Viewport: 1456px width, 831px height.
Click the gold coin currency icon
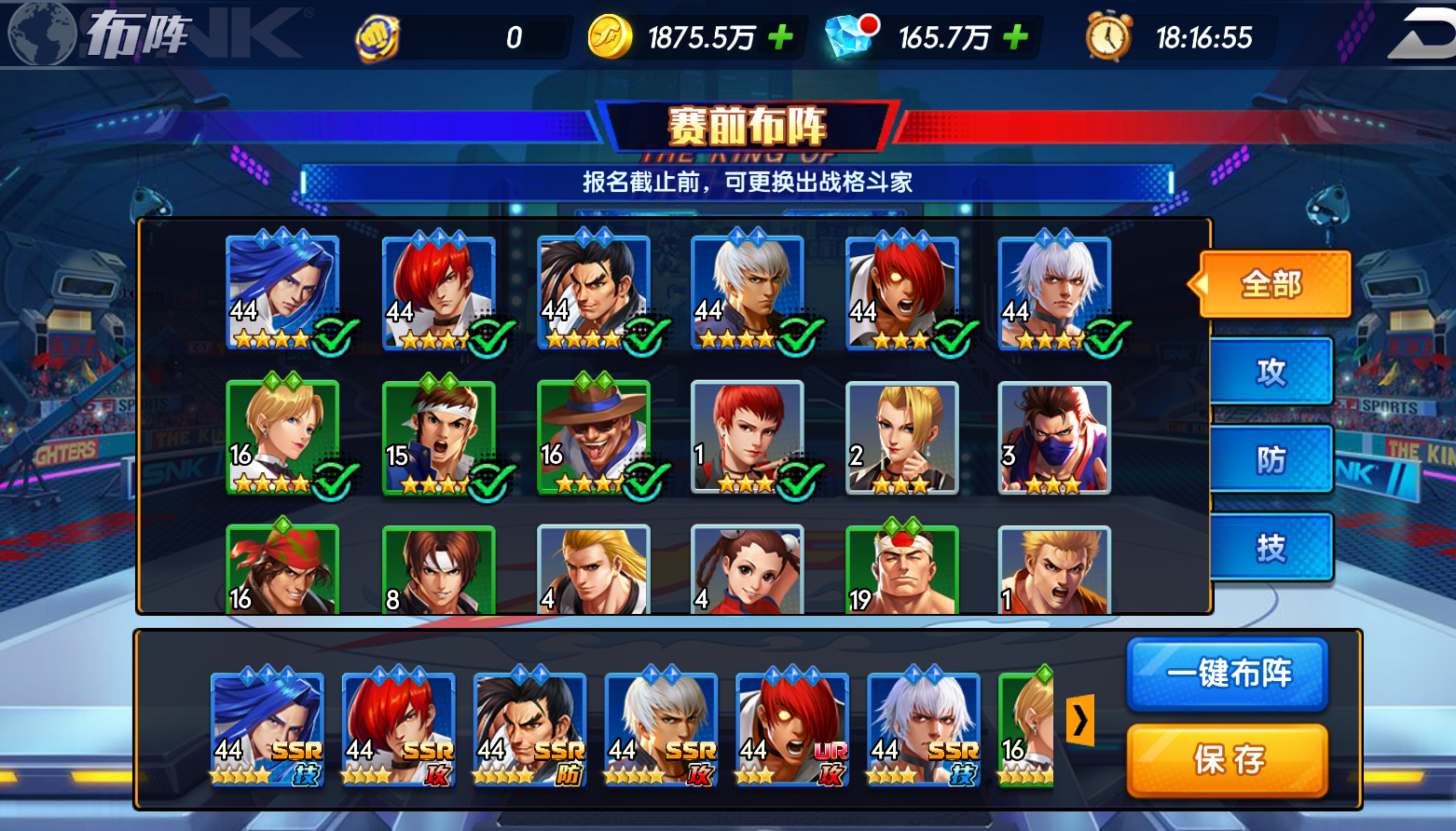608,34
